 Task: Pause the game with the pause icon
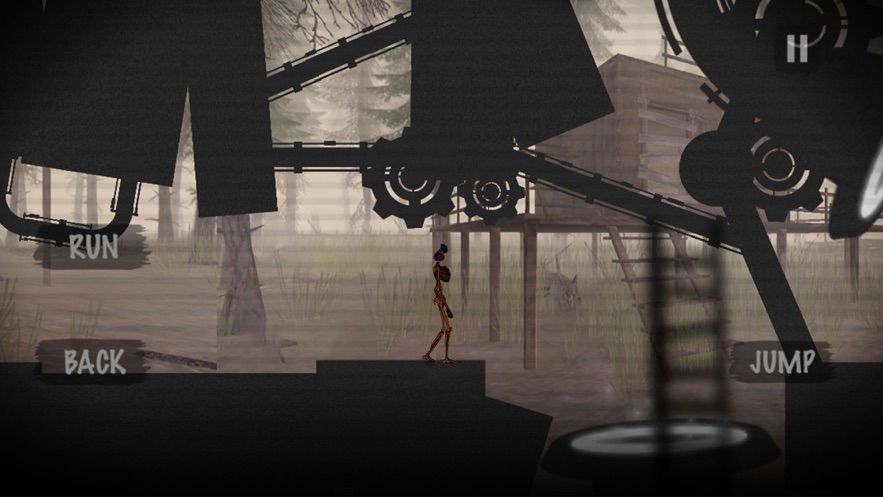coord(797,48)
